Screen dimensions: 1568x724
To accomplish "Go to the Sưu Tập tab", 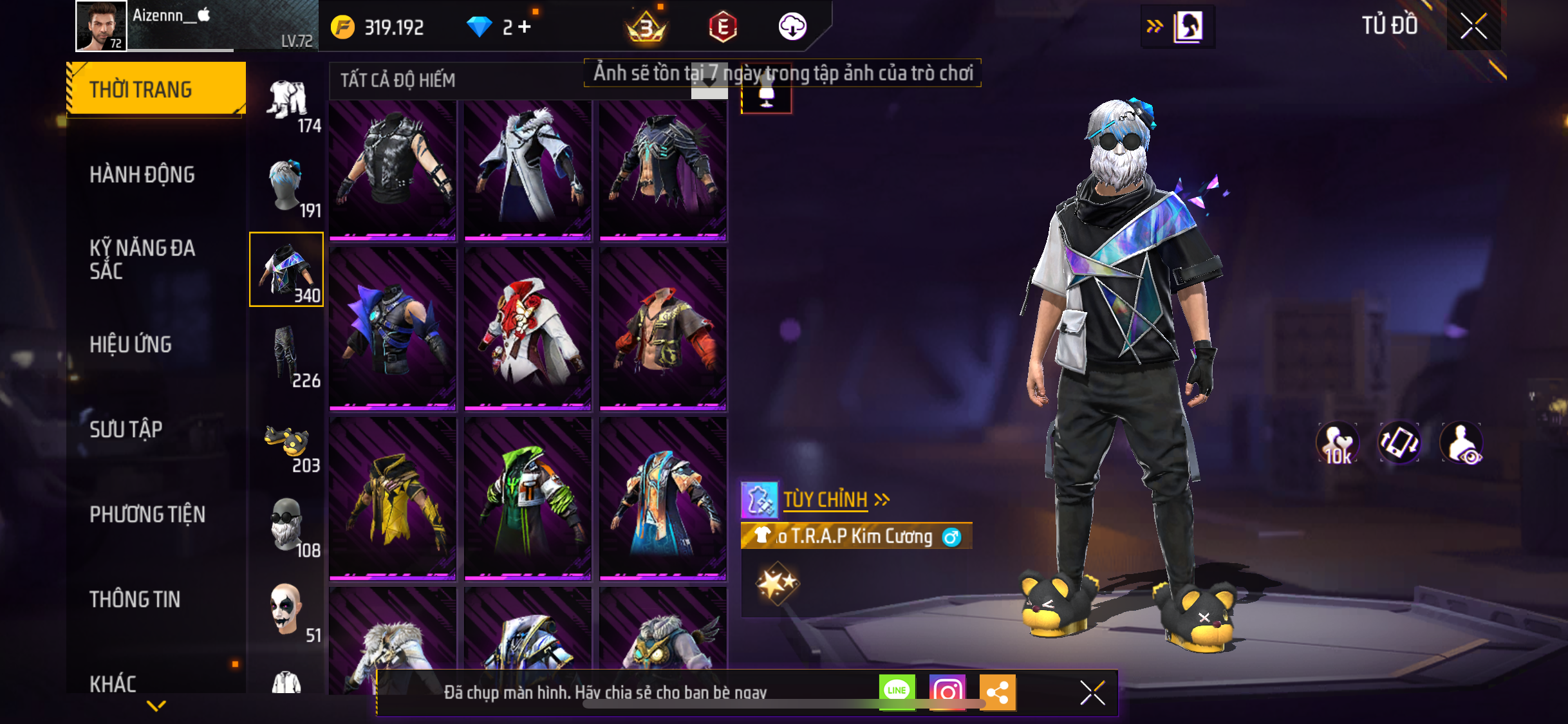I will (x=126, y=429).
